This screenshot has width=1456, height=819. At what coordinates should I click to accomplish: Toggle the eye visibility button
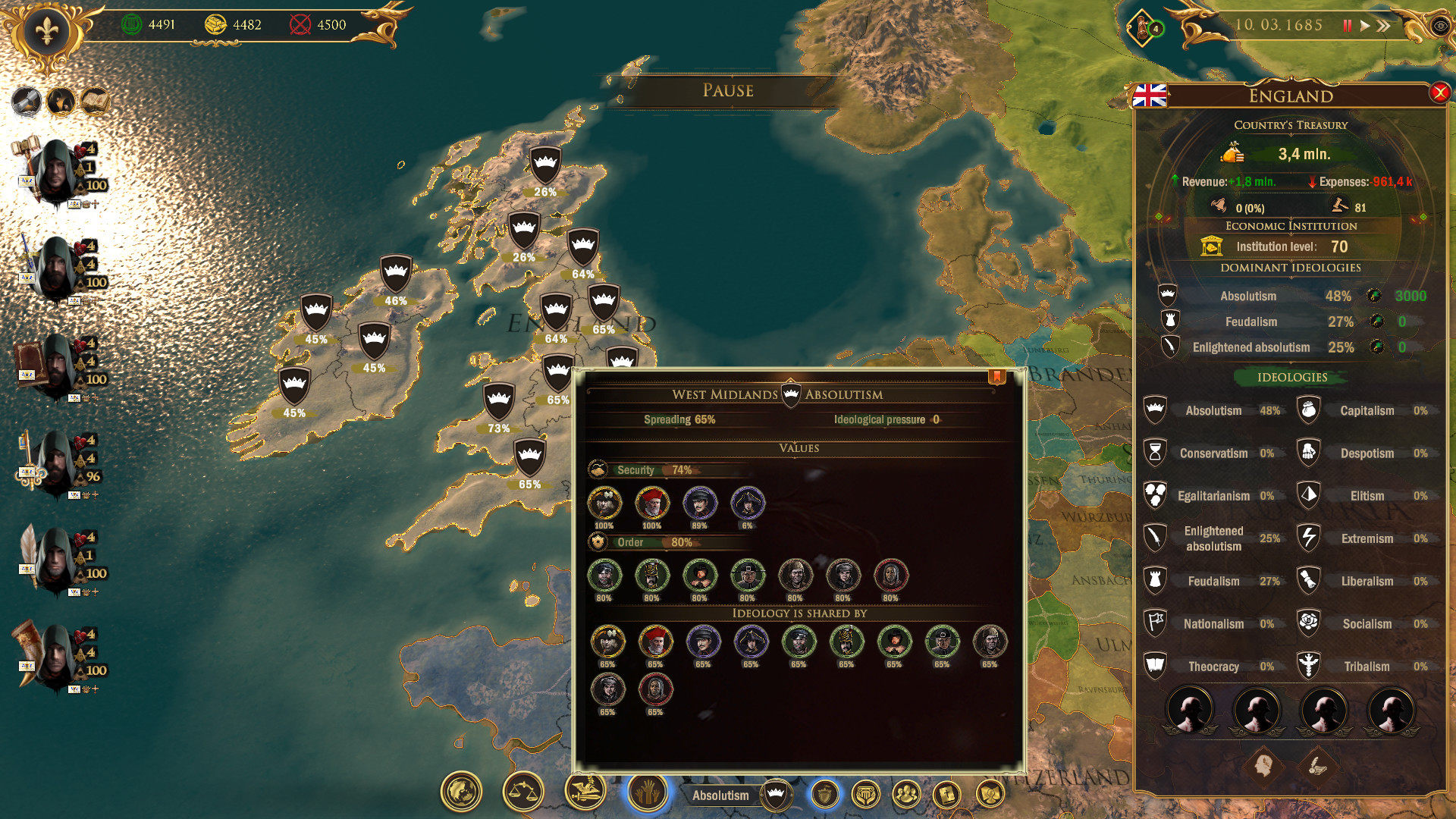1440,27
